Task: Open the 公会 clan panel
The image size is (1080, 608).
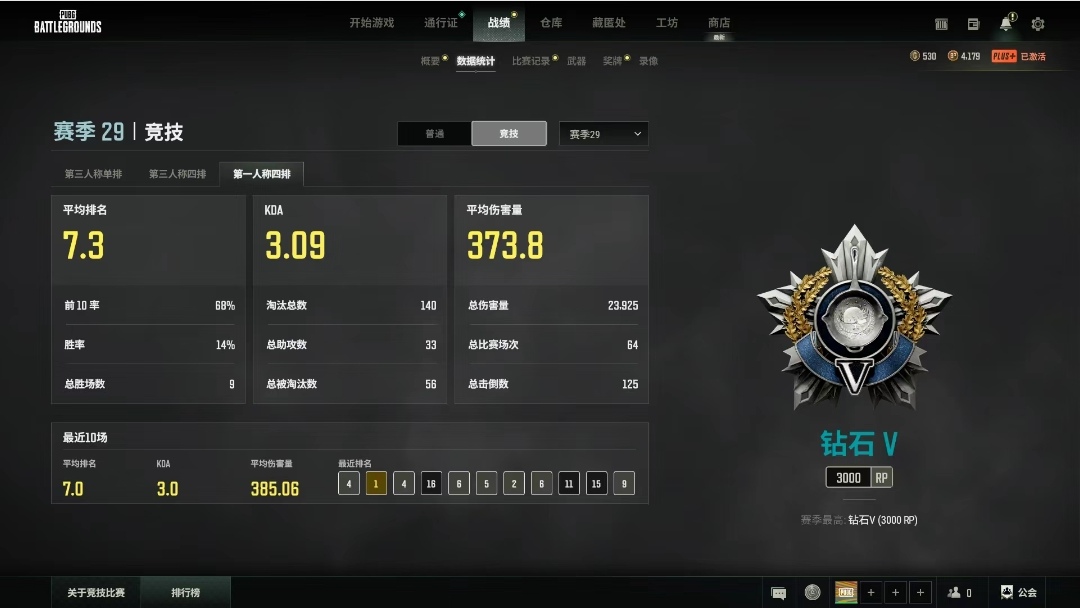Action: point(1019,593)
